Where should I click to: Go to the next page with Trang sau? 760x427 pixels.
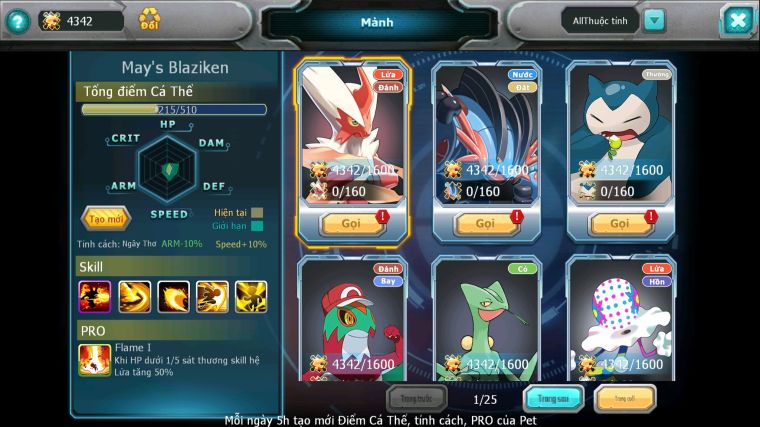click(x=554, y=399)
